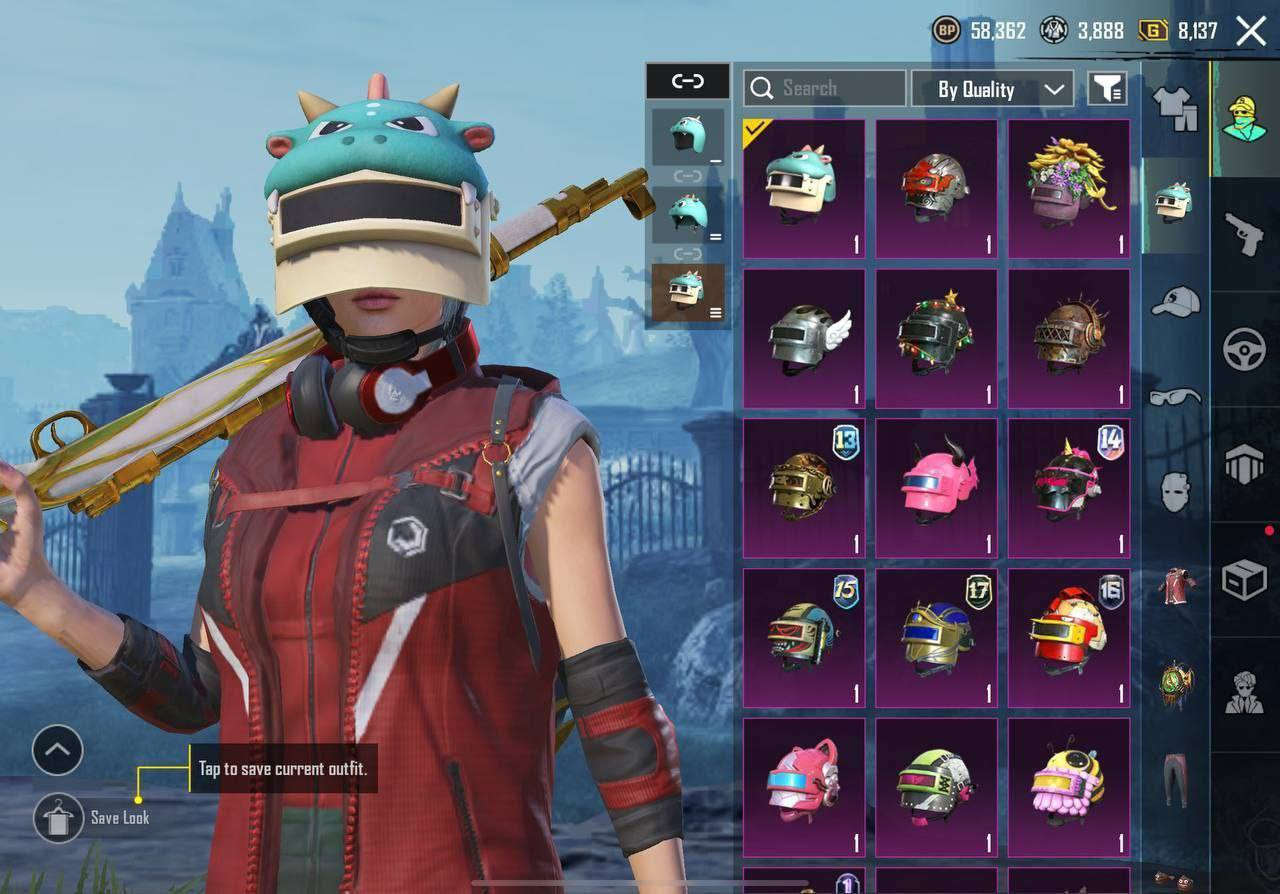Open the crate box tab
This screenshot has width=1280, height=894.
pyautogui.click(x=1245, y=580)
